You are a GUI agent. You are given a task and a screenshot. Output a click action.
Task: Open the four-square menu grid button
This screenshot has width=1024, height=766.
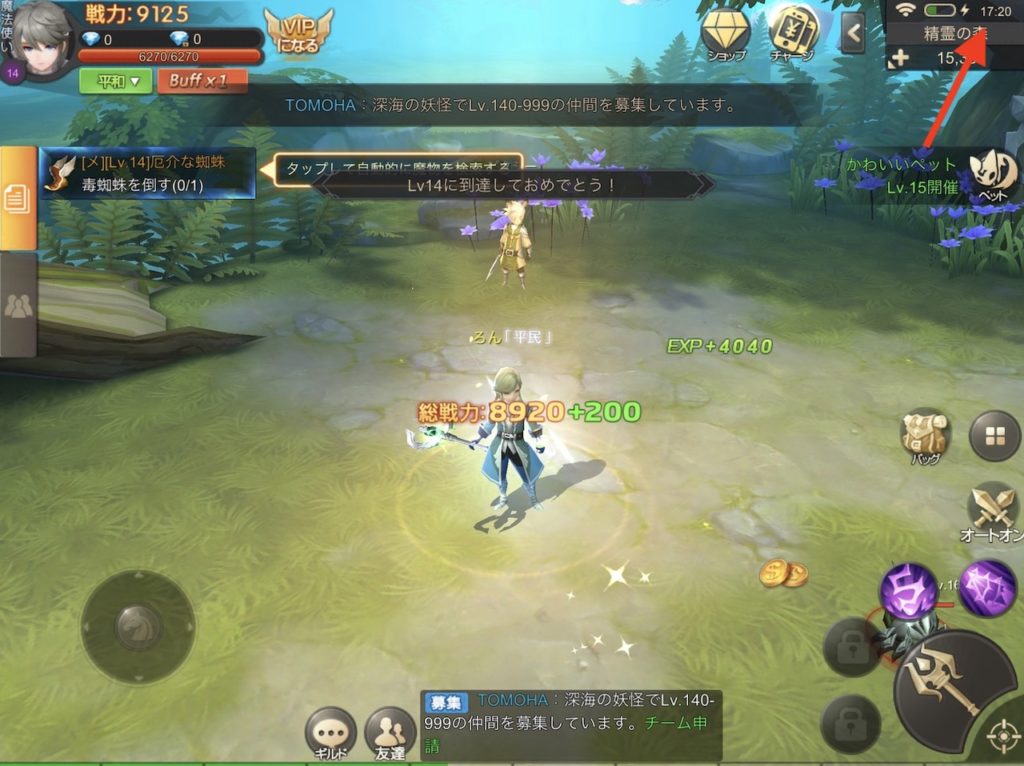click(994, 436)
